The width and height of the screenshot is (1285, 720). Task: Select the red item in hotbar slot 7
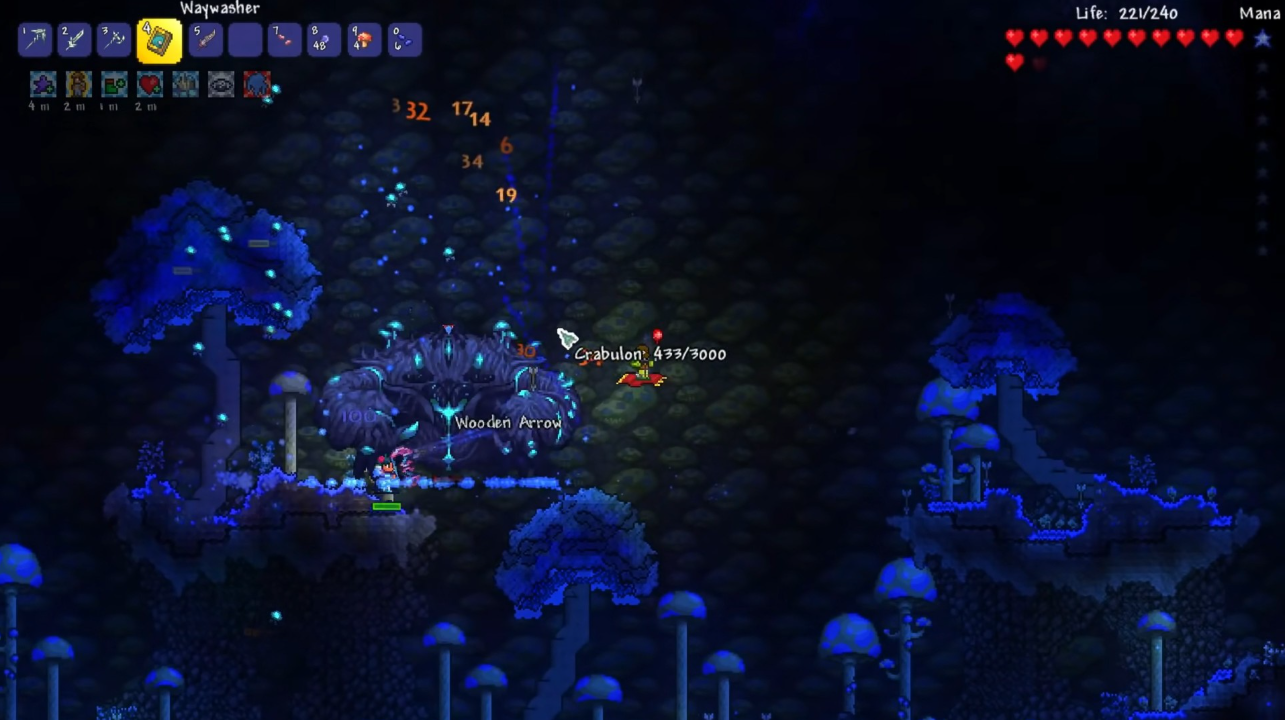(285, 40)
